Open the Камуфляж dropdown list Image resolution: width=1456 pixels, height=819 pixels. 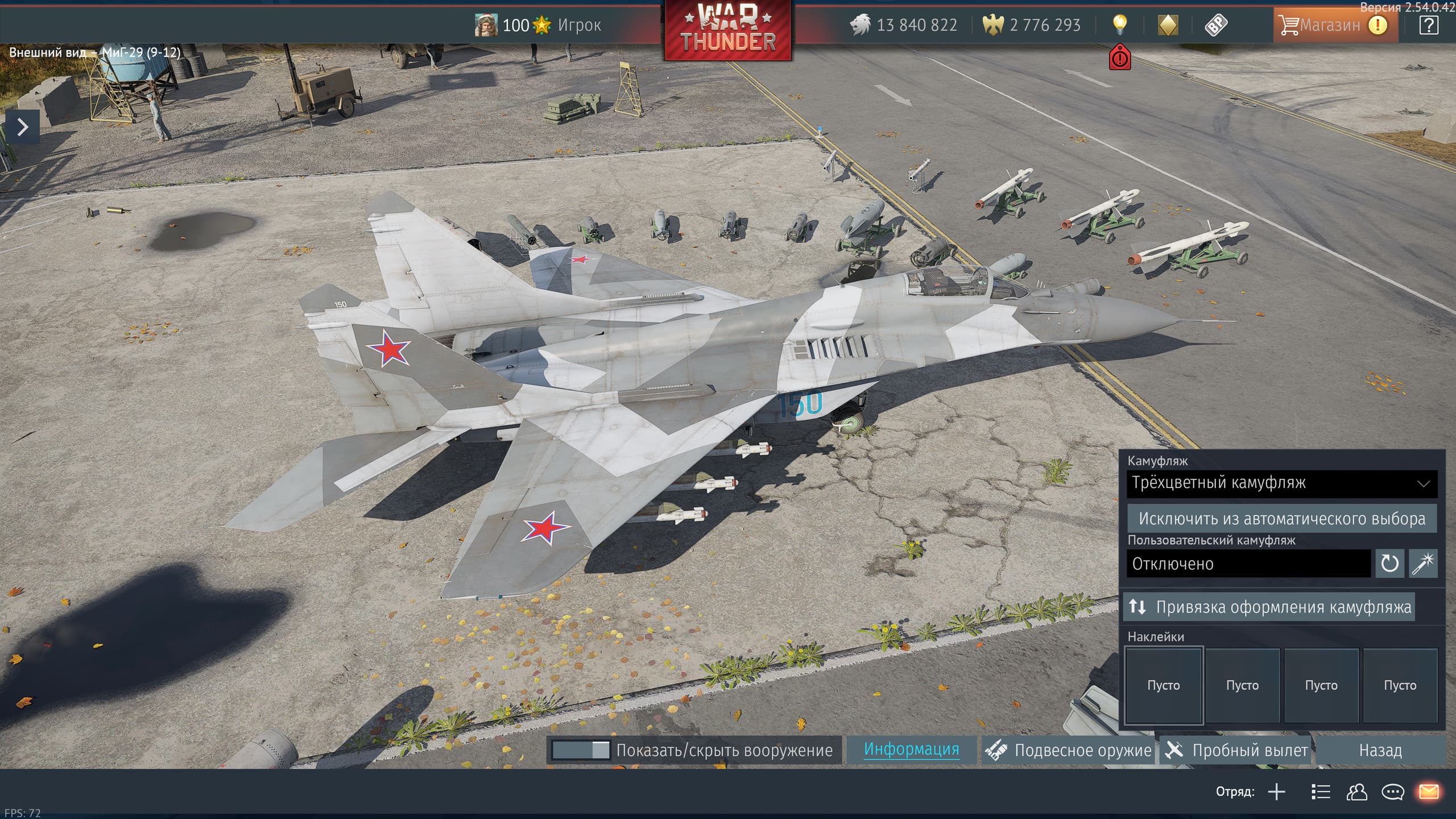tap(1282, 483)
